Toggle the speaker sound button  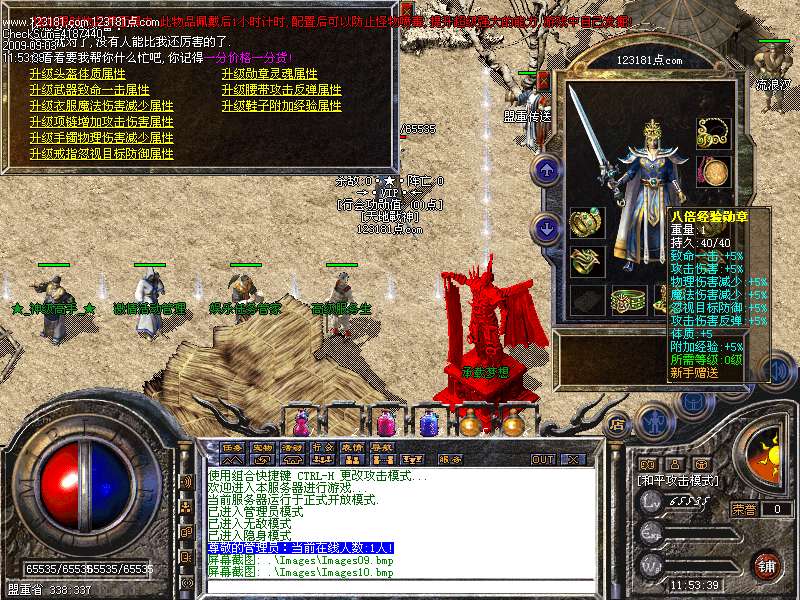pos(781,372)
